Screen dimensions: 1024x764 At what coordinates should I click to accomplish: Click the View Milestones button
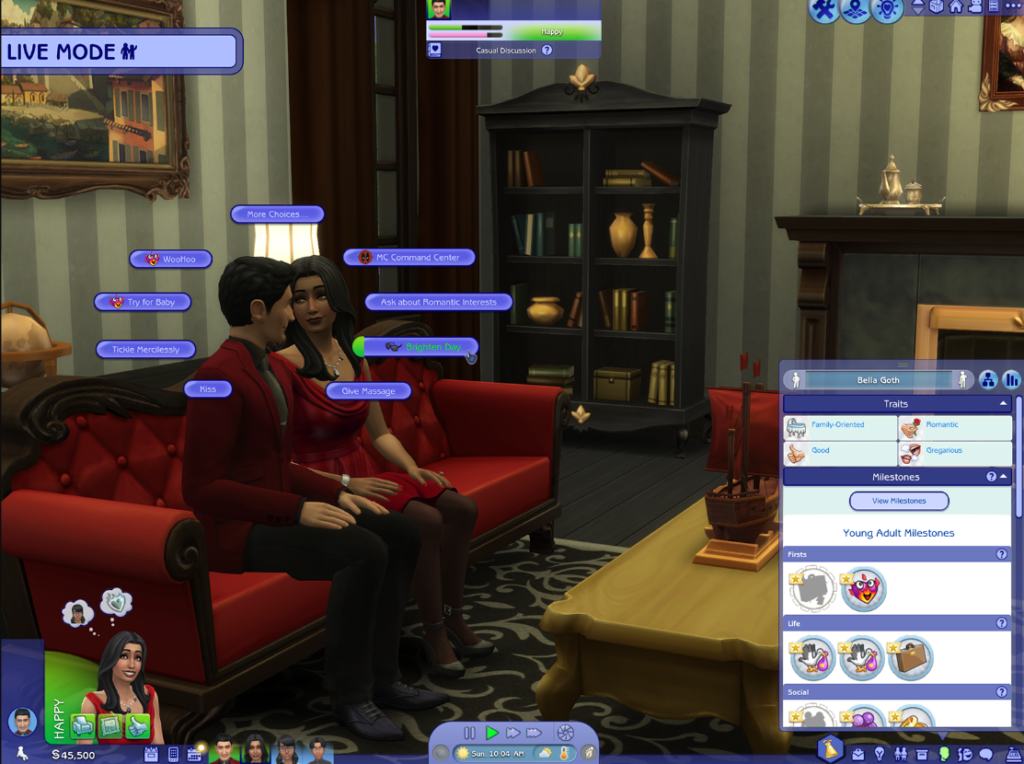[899, 501]
